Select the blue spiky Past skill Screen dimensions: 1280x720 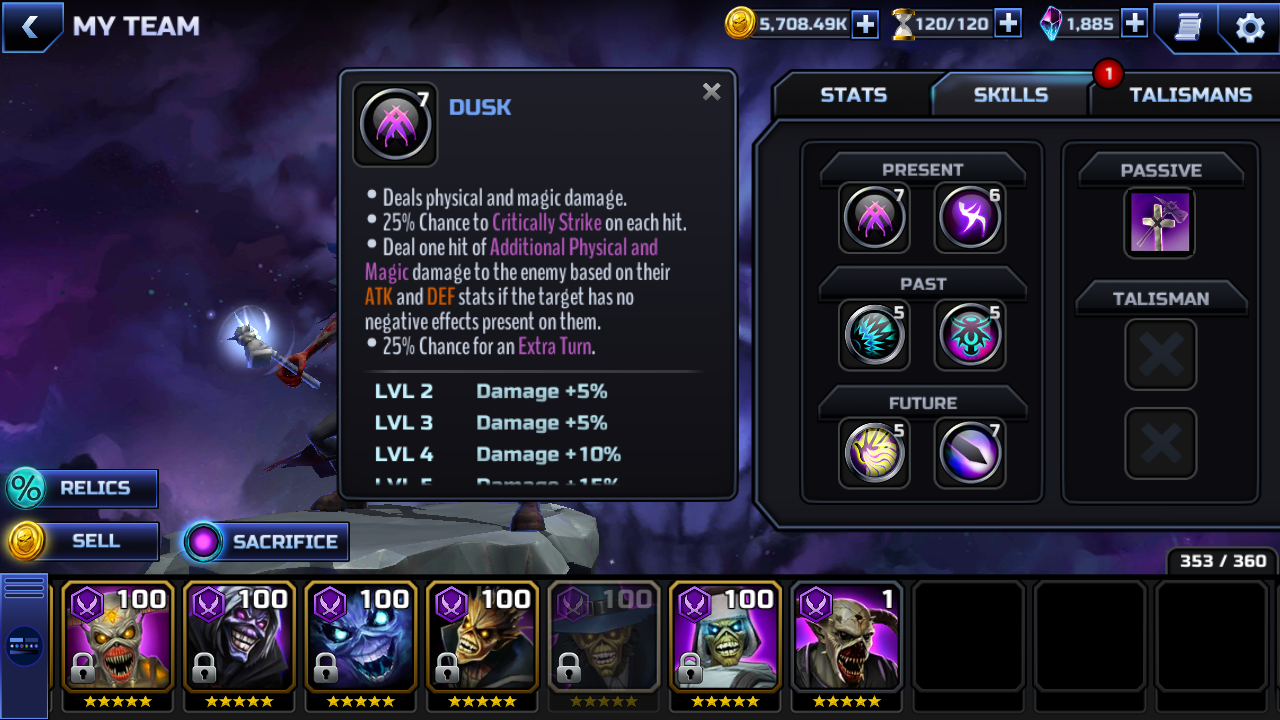tap(874, 335)
